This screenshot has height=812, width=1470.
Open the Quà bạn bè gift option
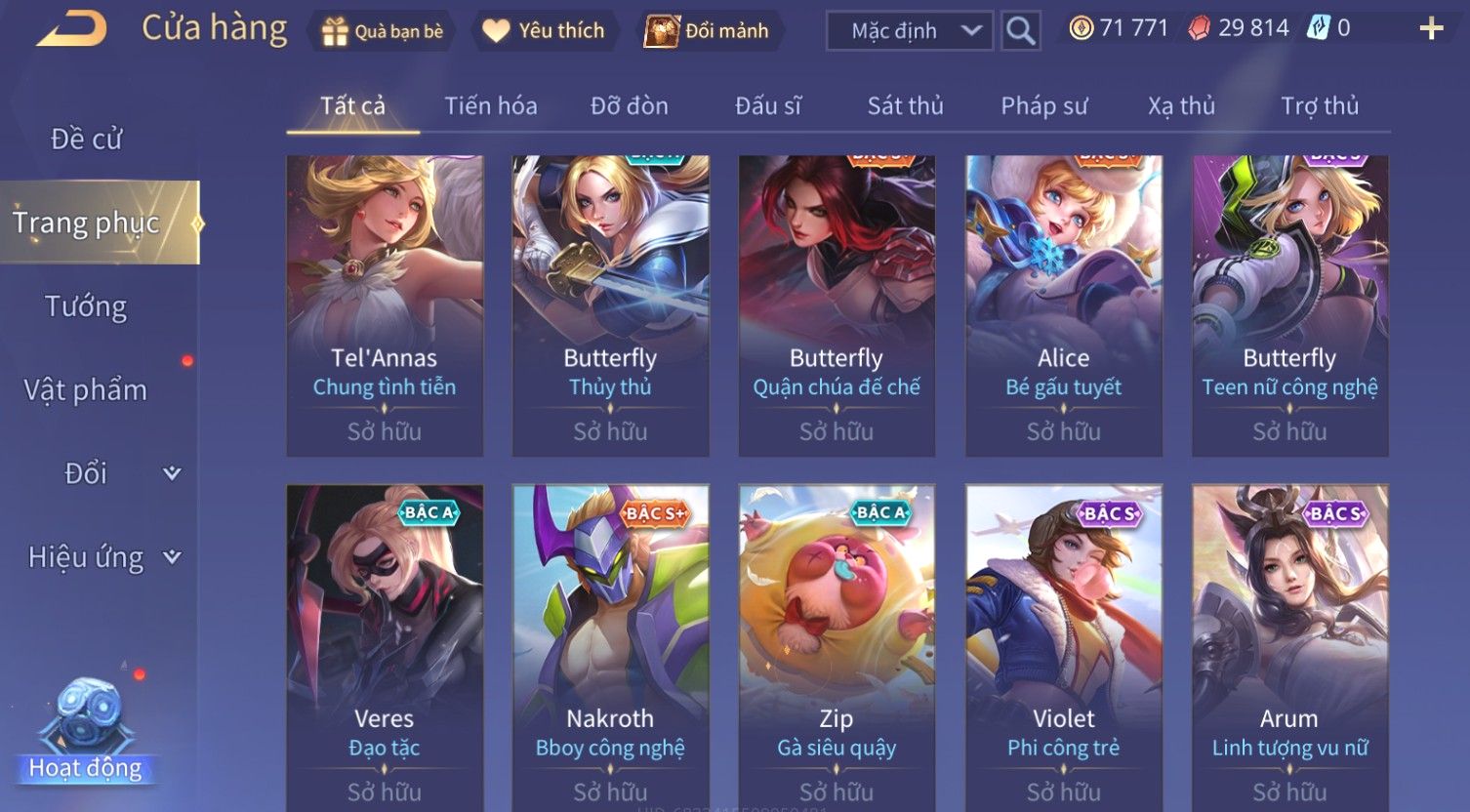[383, 31]
